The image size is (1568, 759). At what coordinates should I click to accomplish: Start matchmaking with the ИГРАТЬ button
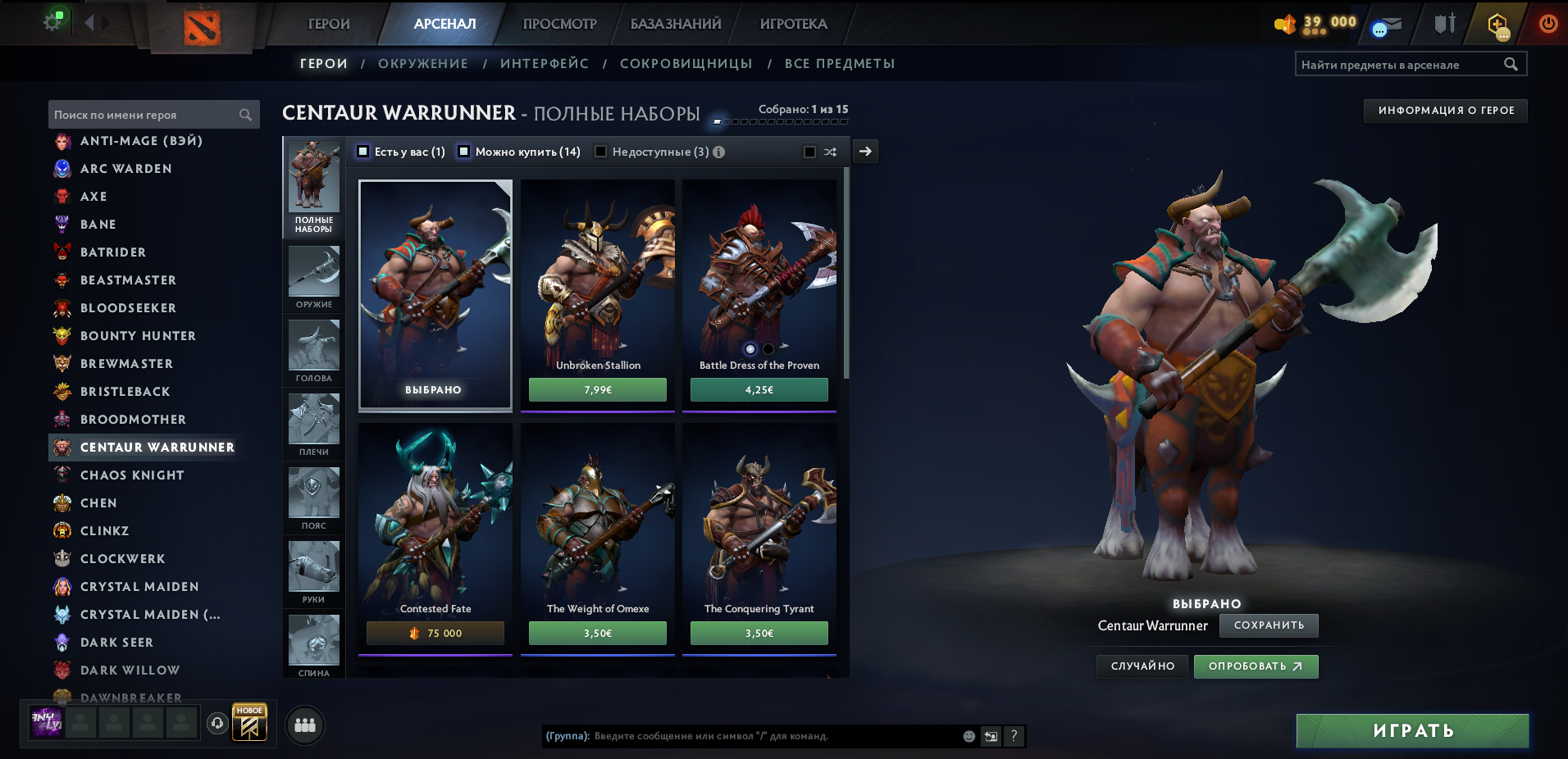point(1412,730)
